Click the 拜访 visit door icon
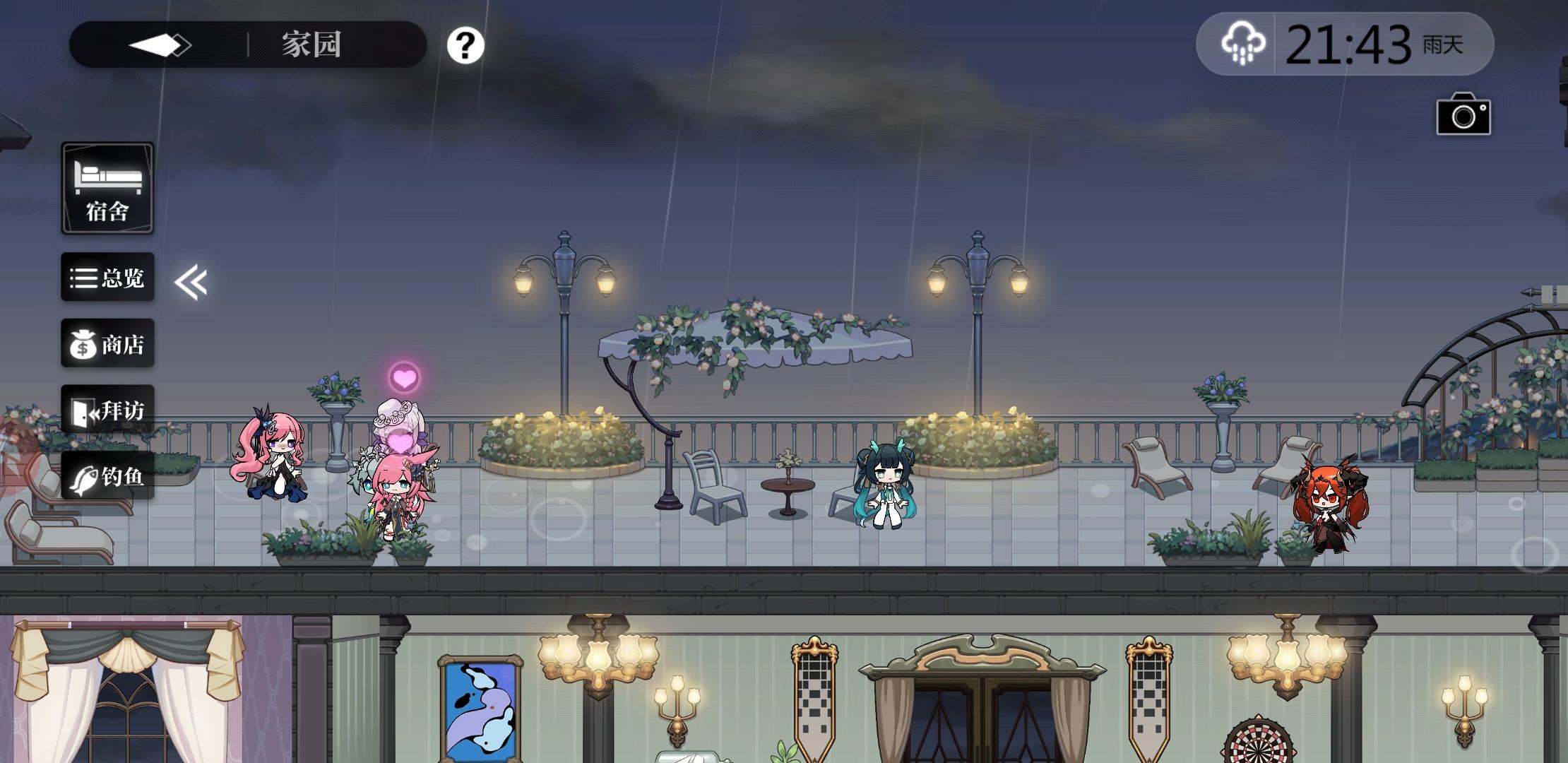 coord(107,410)
